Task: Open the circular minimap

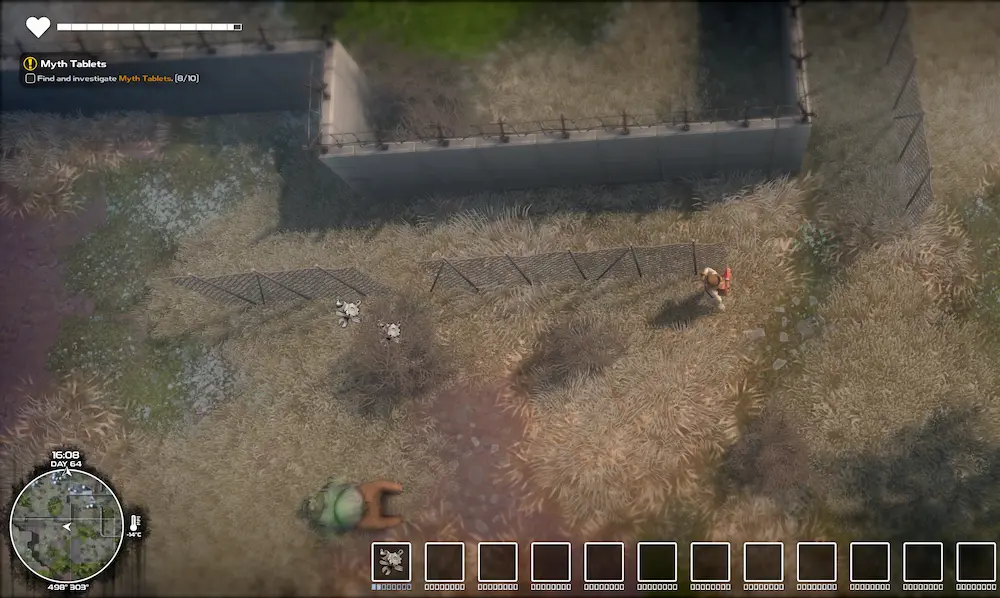Action: (x=66, y=526)
